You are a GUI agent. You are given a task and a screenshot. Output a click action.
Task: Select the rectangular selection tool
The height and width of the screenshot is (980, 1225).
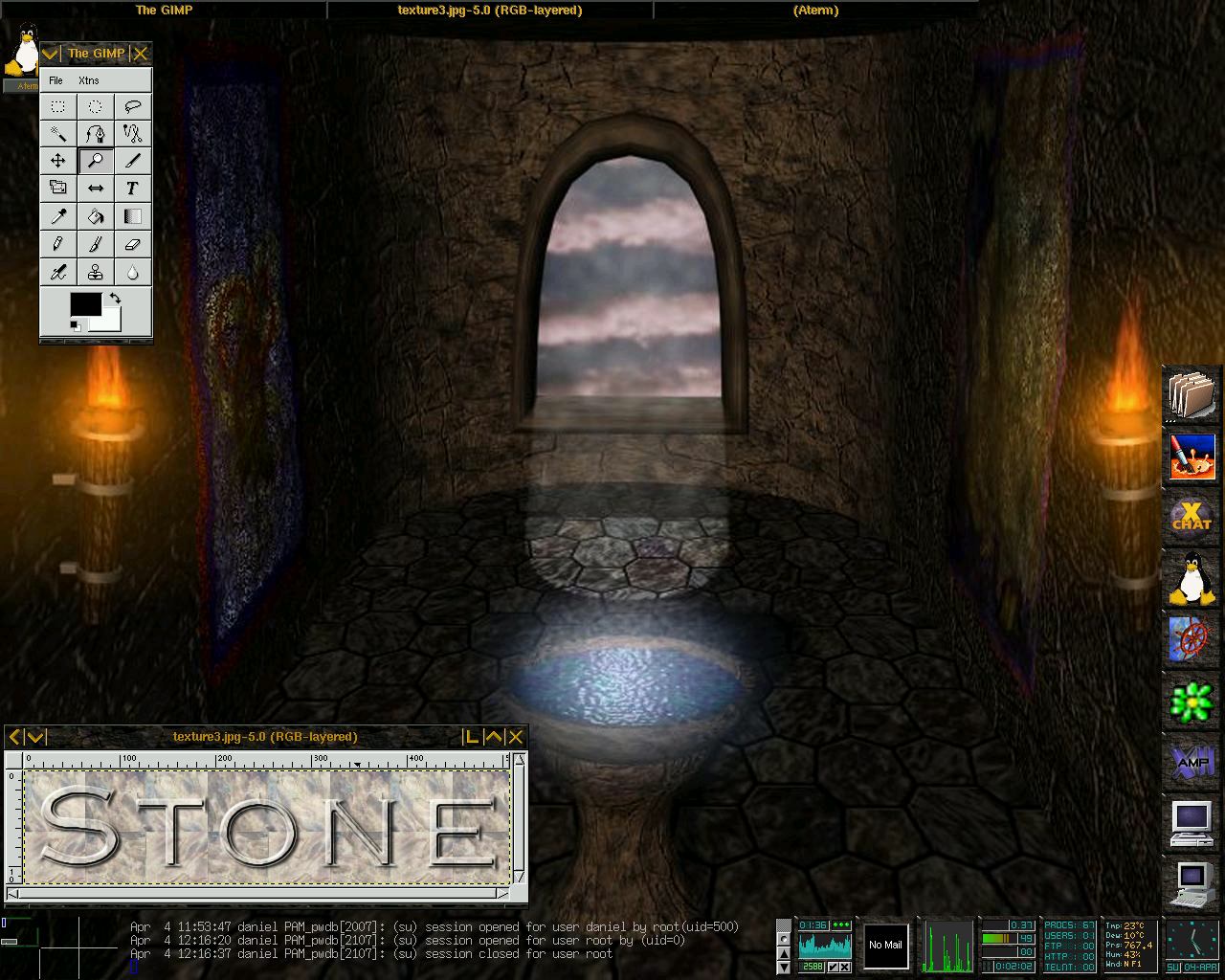[x=58, y=107]
